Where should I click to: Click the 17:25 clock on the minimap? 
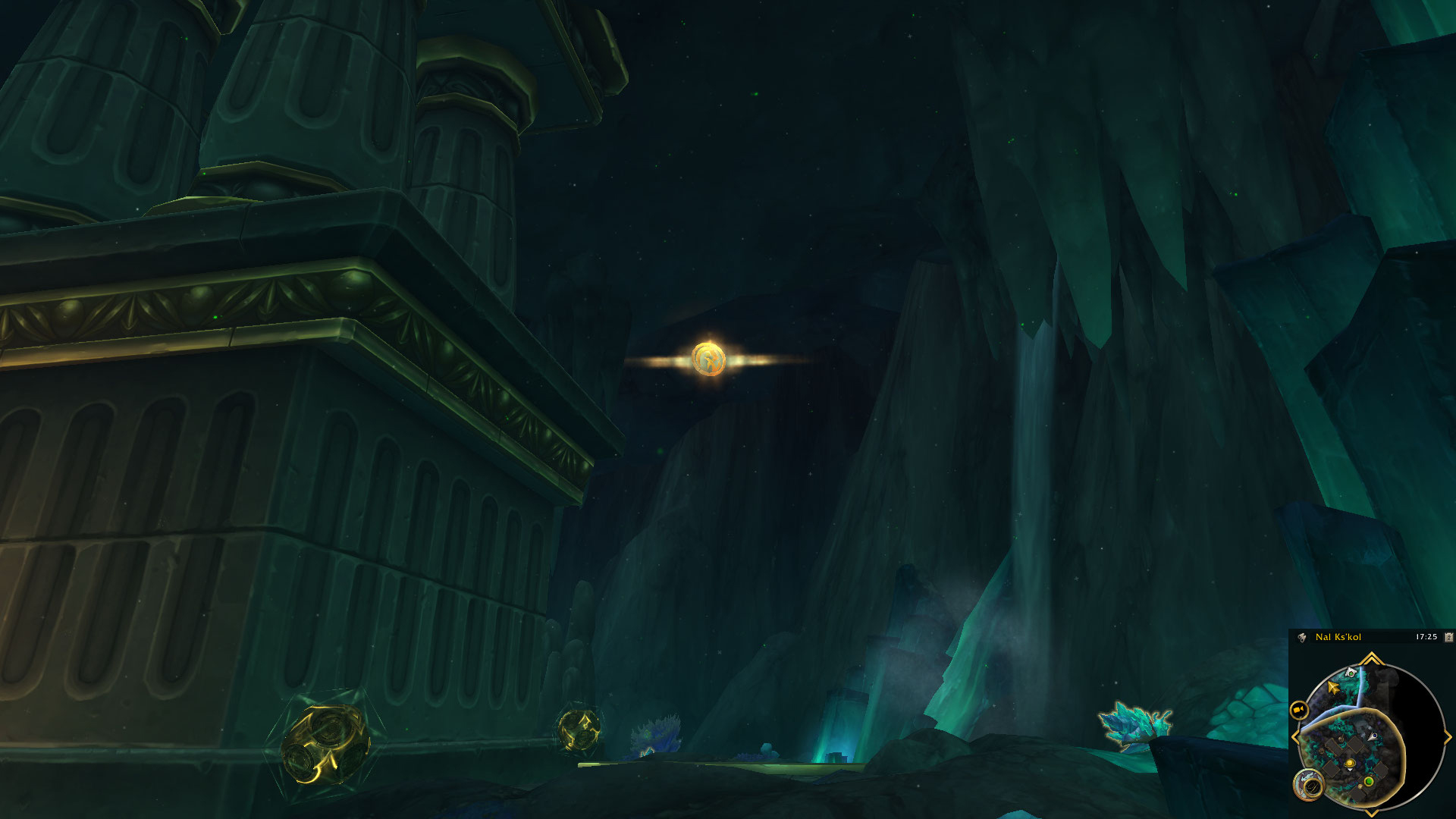tap(1426, 637)
